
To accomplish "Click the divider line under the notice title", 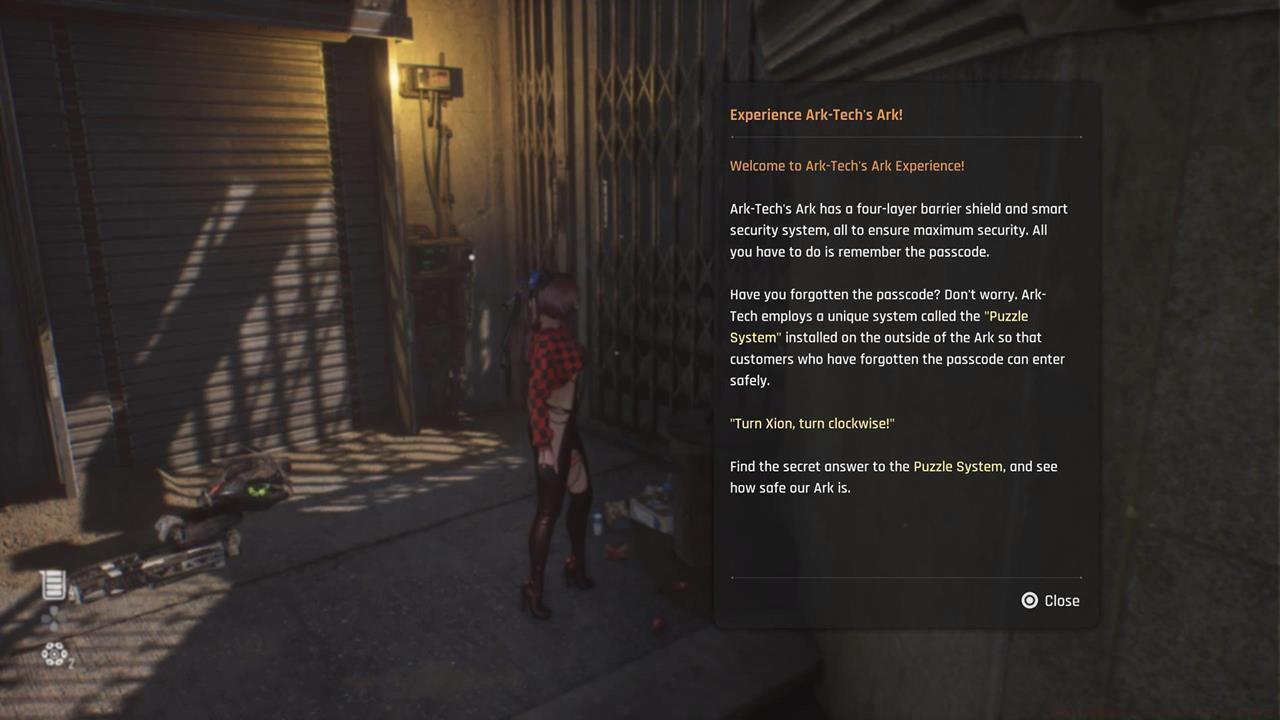I will tap(905, 138).
